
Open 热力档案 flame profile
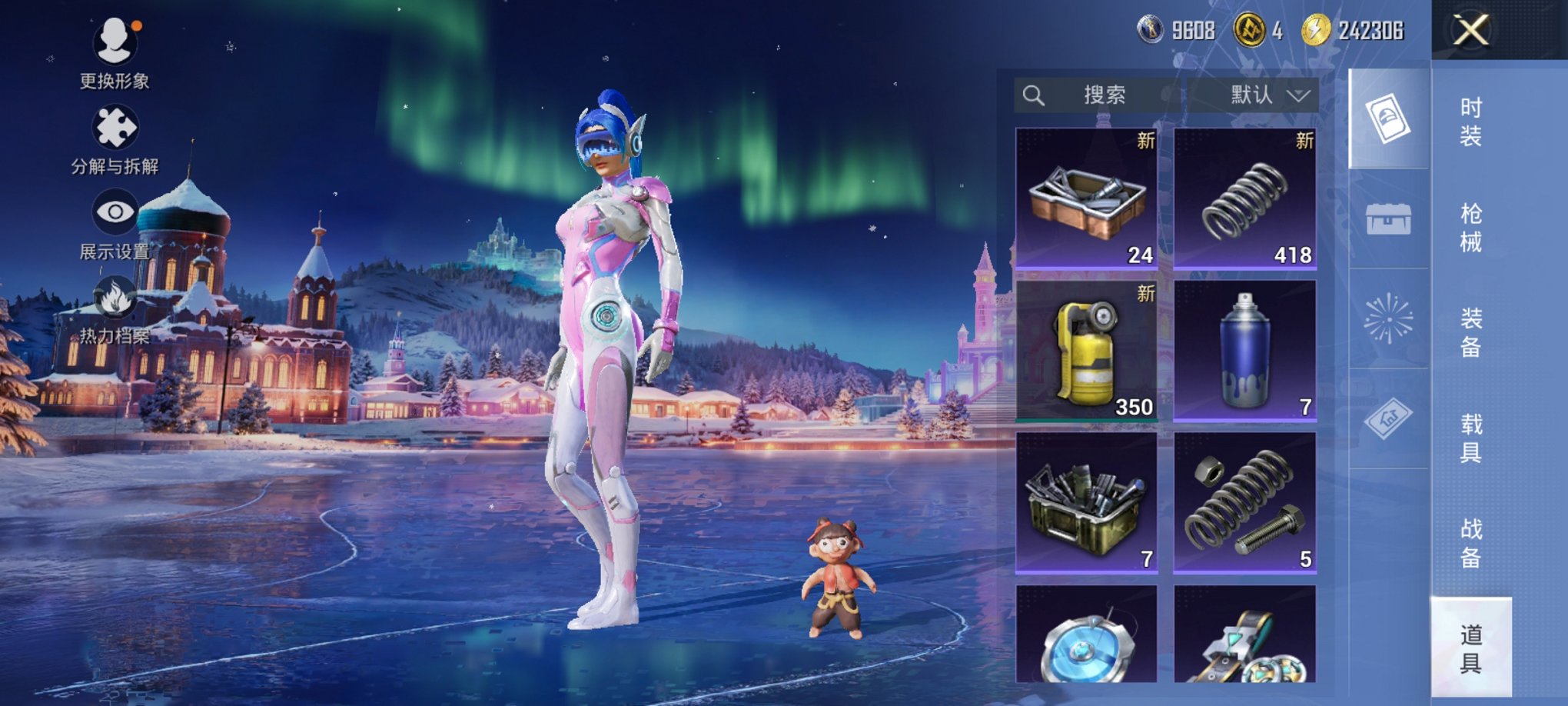click(115, 309)
